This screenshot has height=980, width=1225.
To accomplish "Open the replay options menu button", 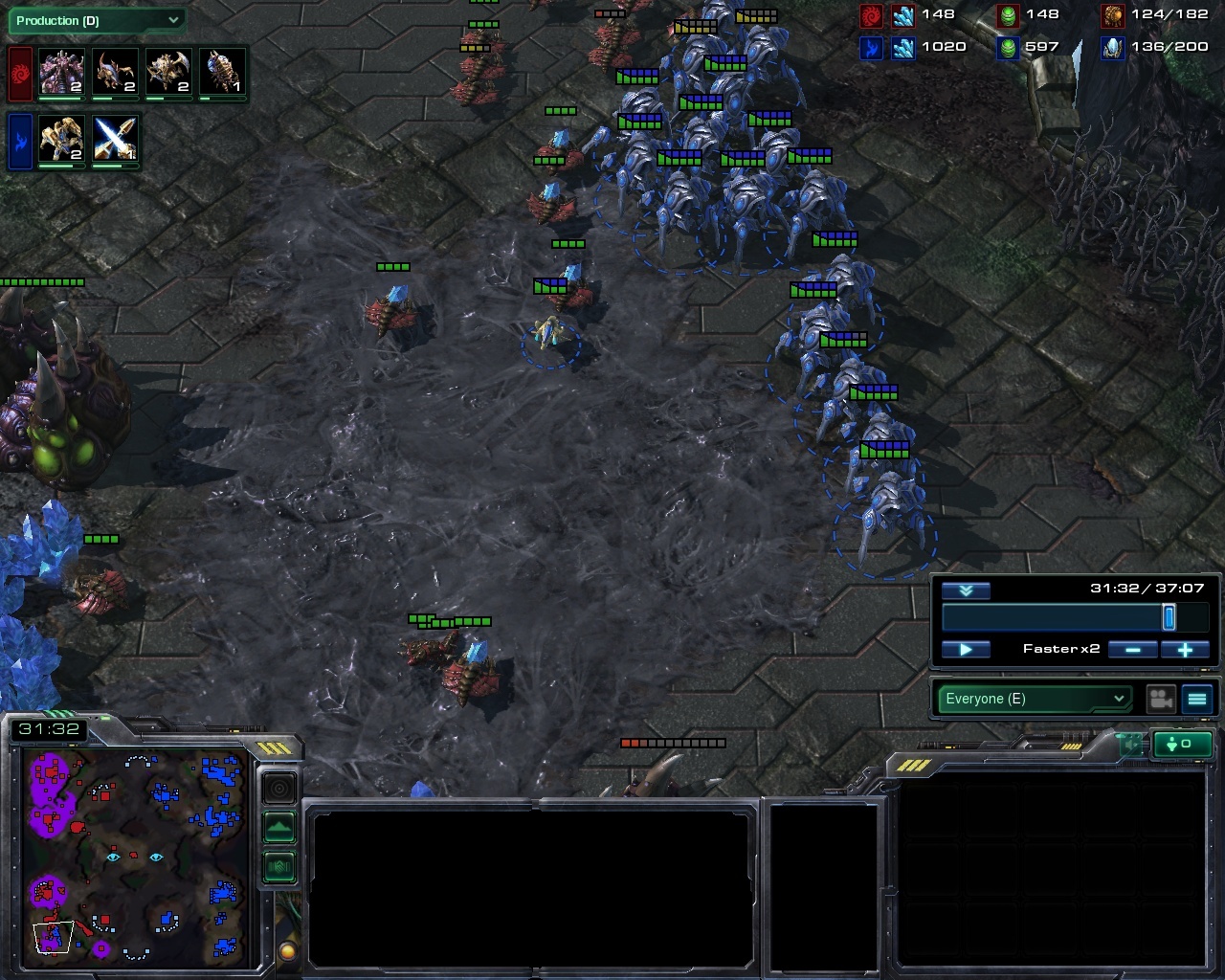I will [1197, 700].
